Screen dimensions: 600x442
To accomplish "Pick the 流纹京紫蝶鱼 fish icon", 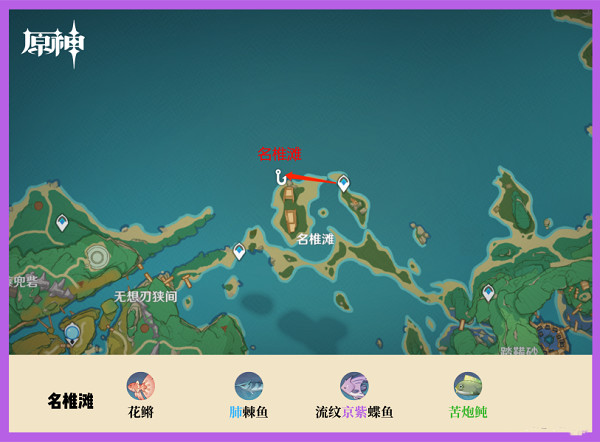I will 354,386.
